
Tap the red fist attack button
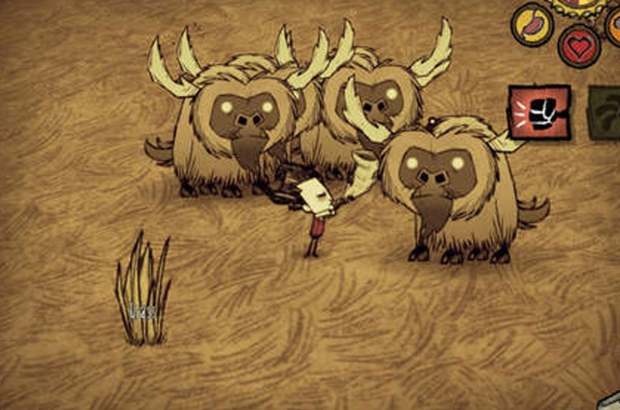click(x=538, y=111)
